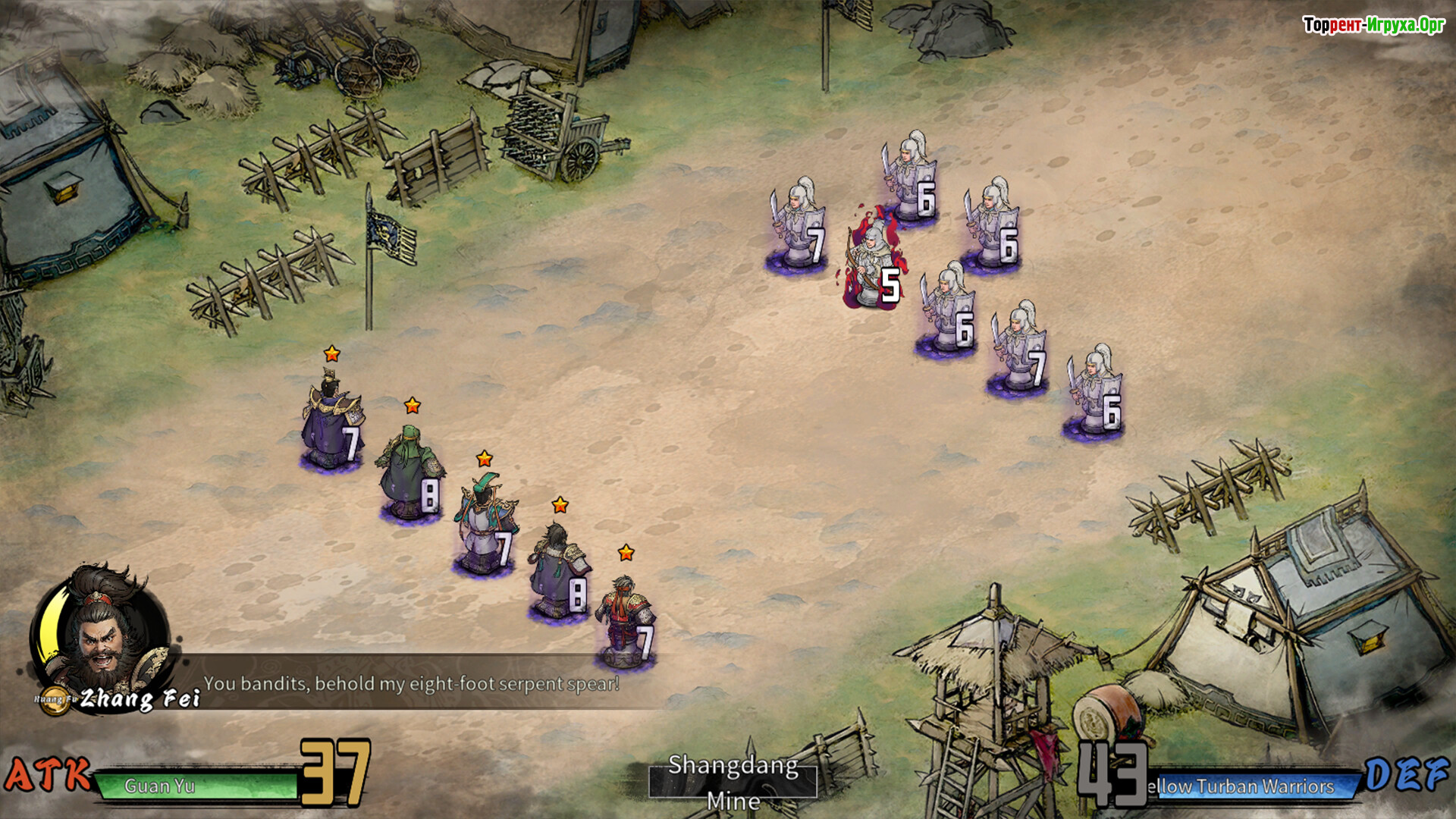Open the Торрент-Игруха.Орг watermark link
This screenshot has height=819, width=1456.
pyautogui.click(x=1373, y=25)
